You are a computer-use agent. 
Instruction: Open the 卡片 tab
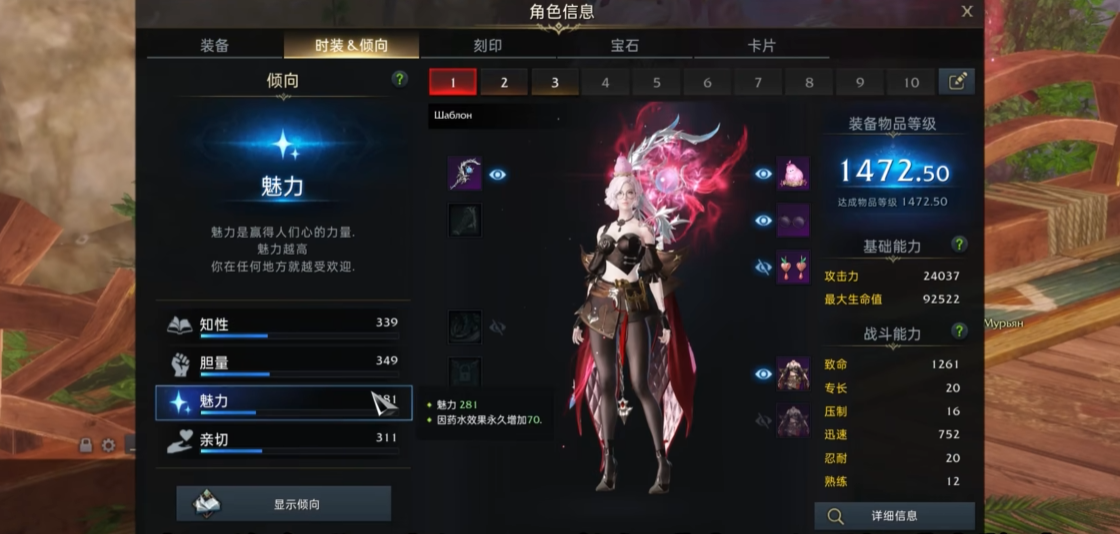click(x=761, y=46)
